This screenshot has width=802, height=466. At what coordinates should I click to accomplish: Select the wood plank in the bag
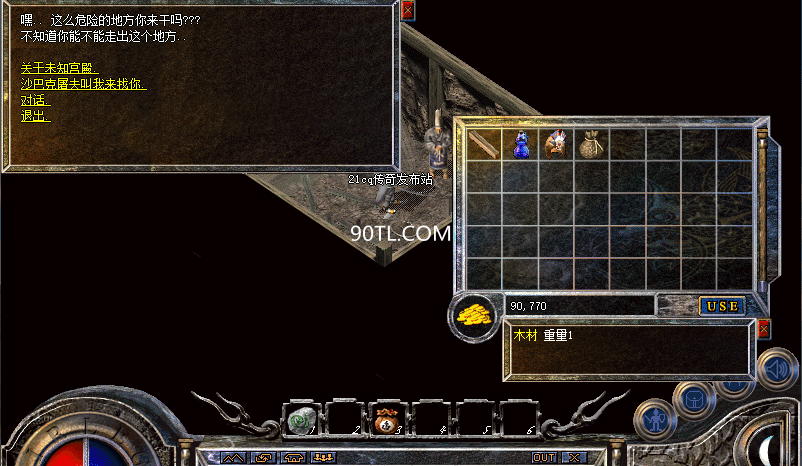(484, 145)
